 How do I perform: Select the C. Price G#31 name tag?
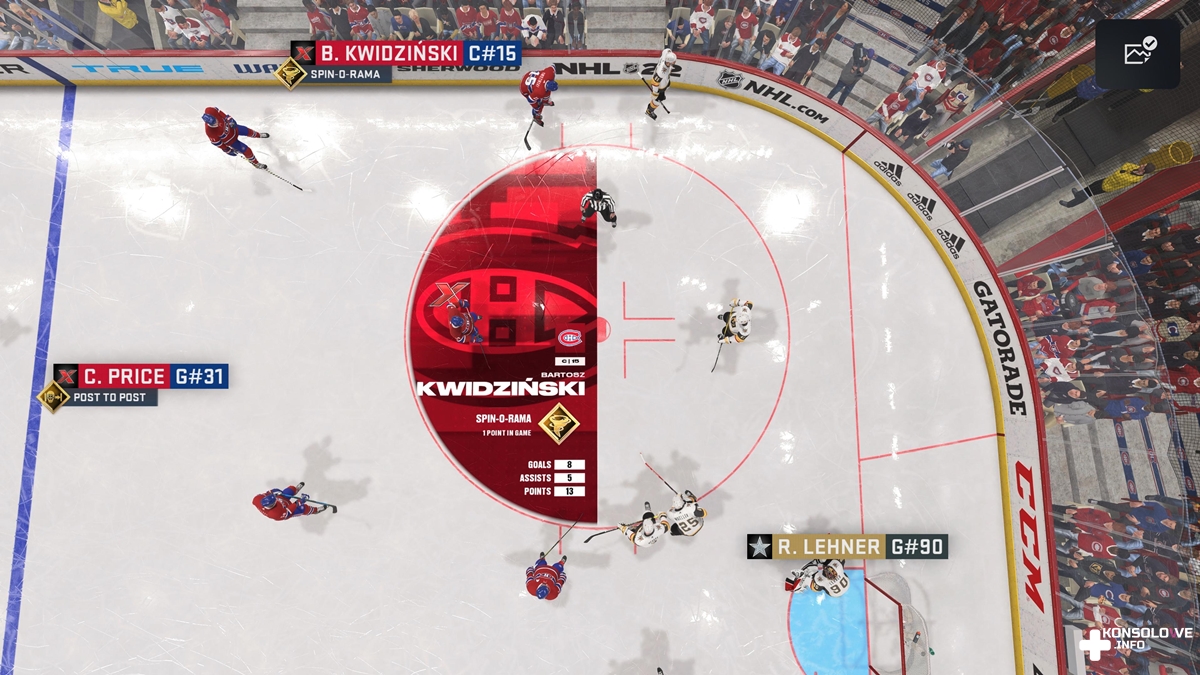coord(141,376)
